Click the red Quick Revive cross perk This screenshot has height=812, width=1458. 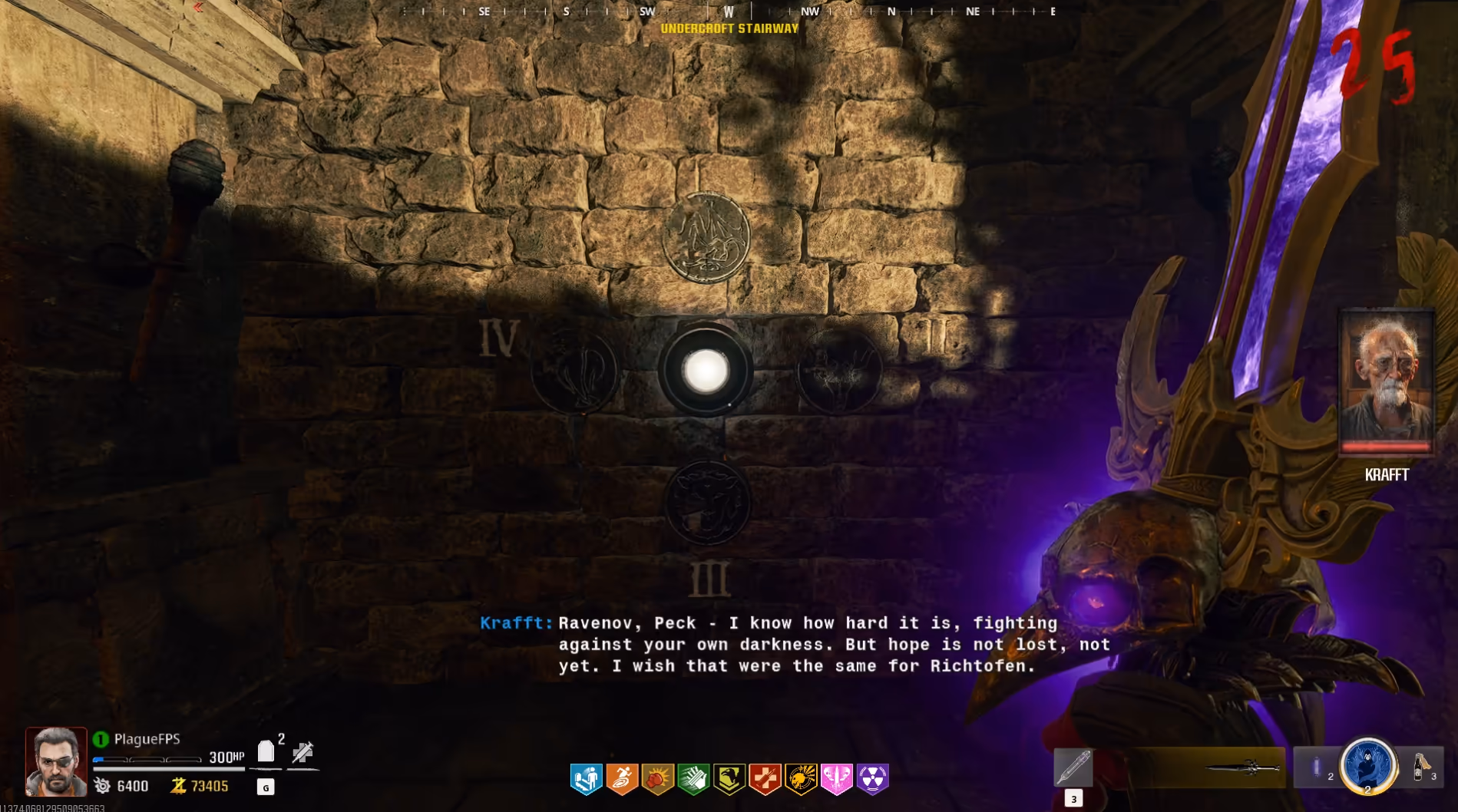(x=765, y=778)
